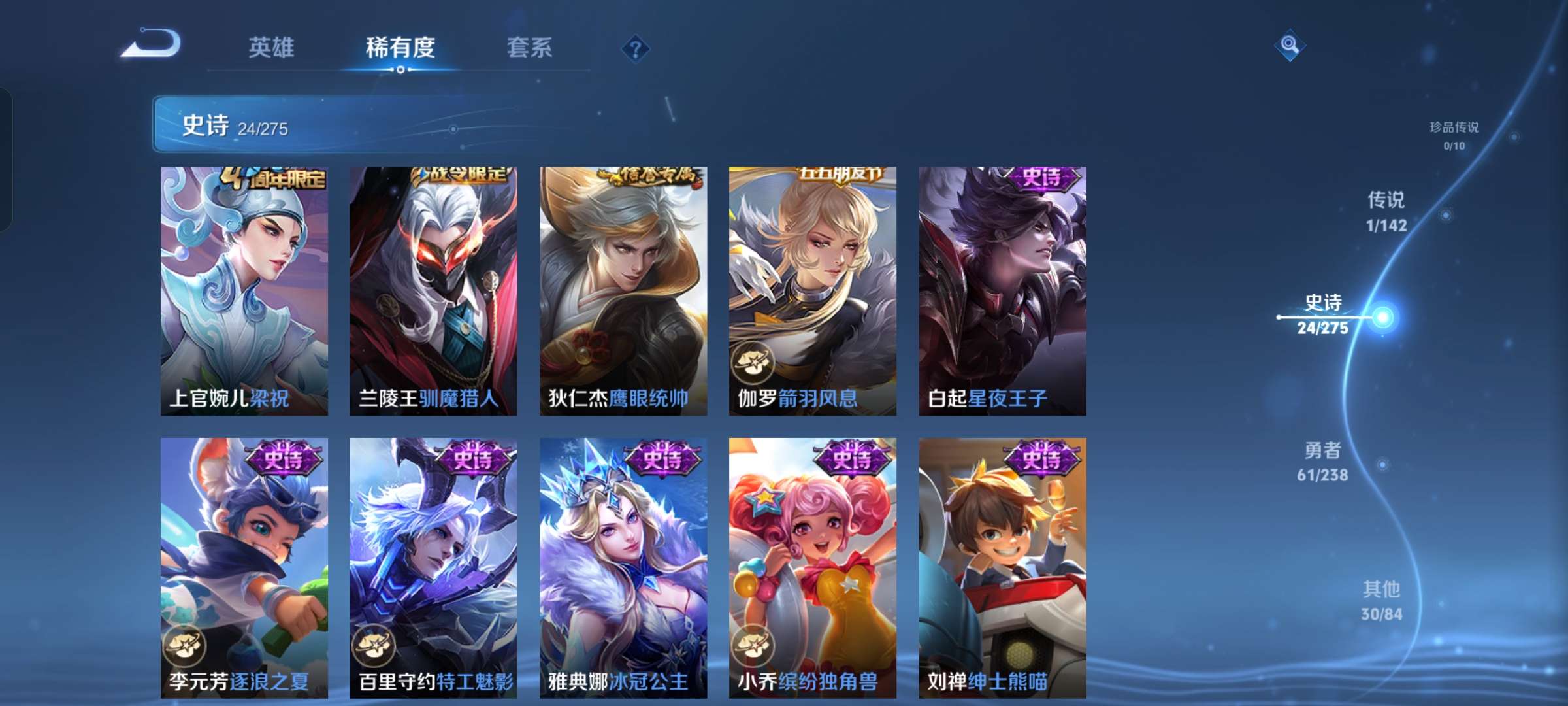
Task: Click the question mark help icon
Action: pos(637,48)
